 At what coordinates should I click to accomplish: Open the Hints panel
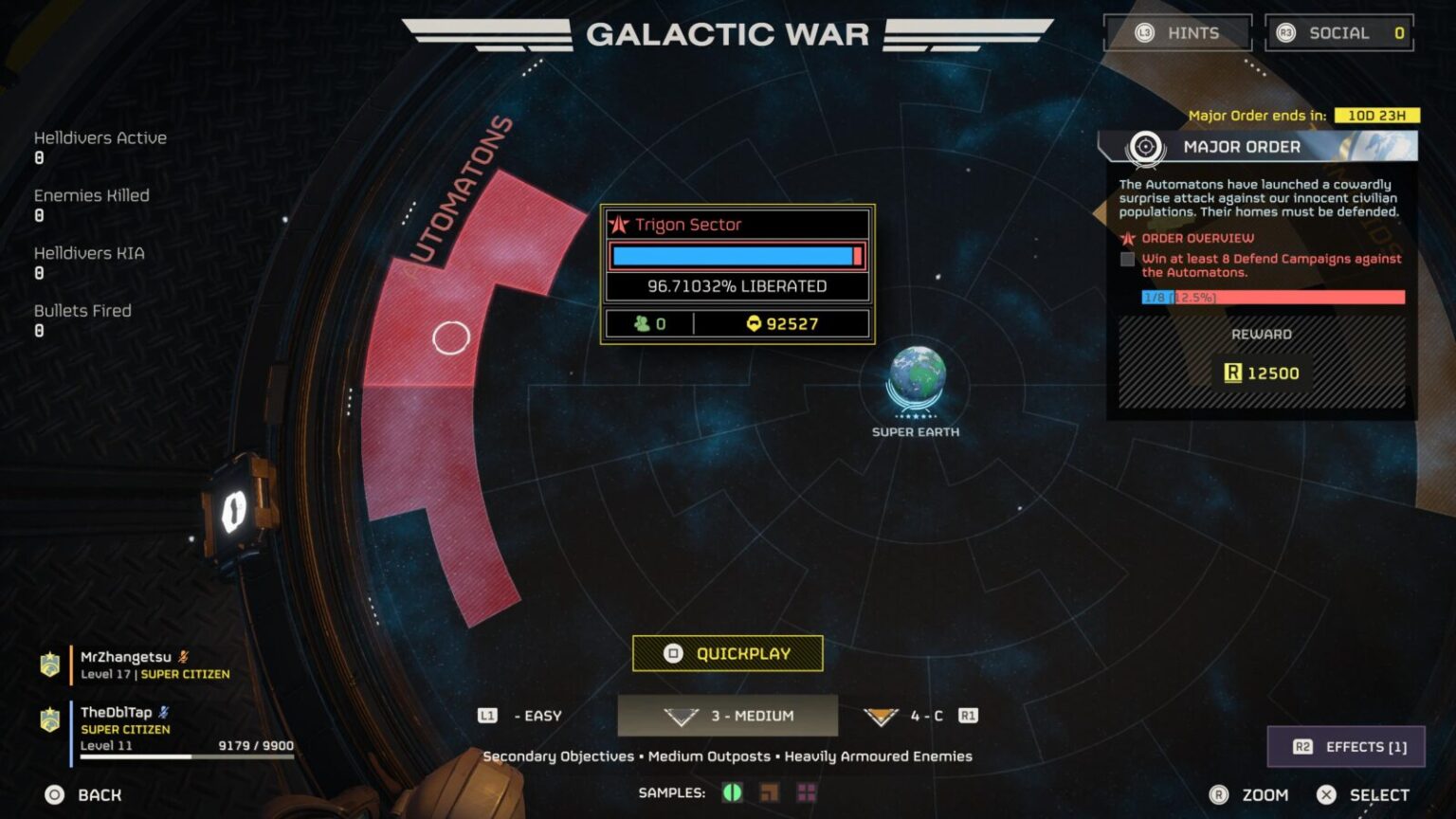pyautogui.click(x=1177, y=33)
